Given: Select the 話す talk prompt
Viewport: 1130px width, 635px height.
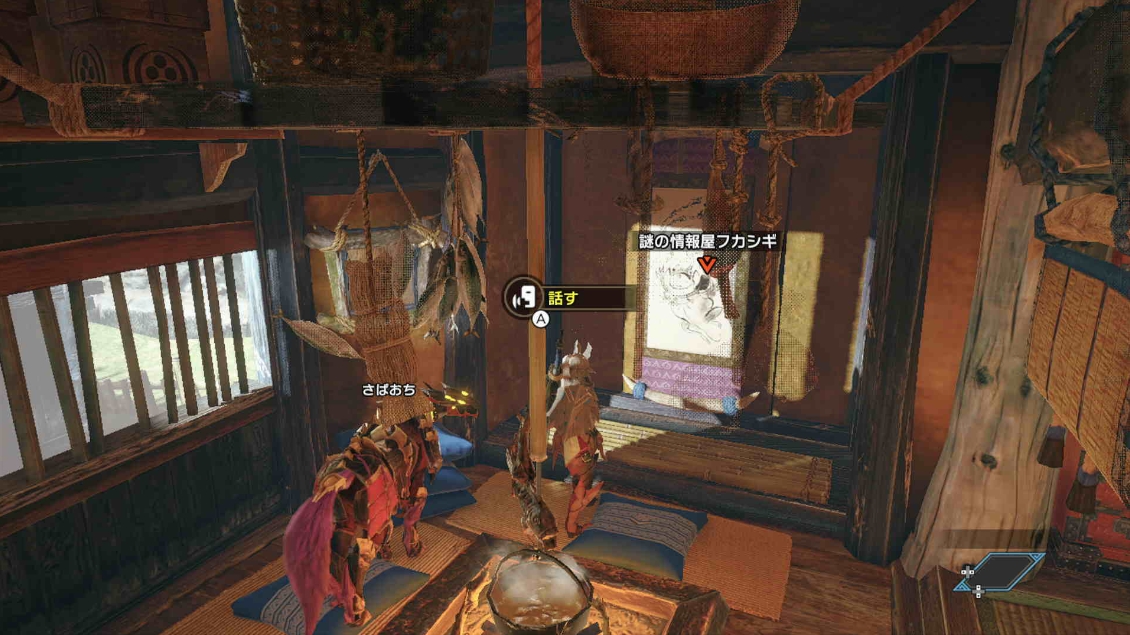Looking at the screenshot, I should (x=568, y=297).
